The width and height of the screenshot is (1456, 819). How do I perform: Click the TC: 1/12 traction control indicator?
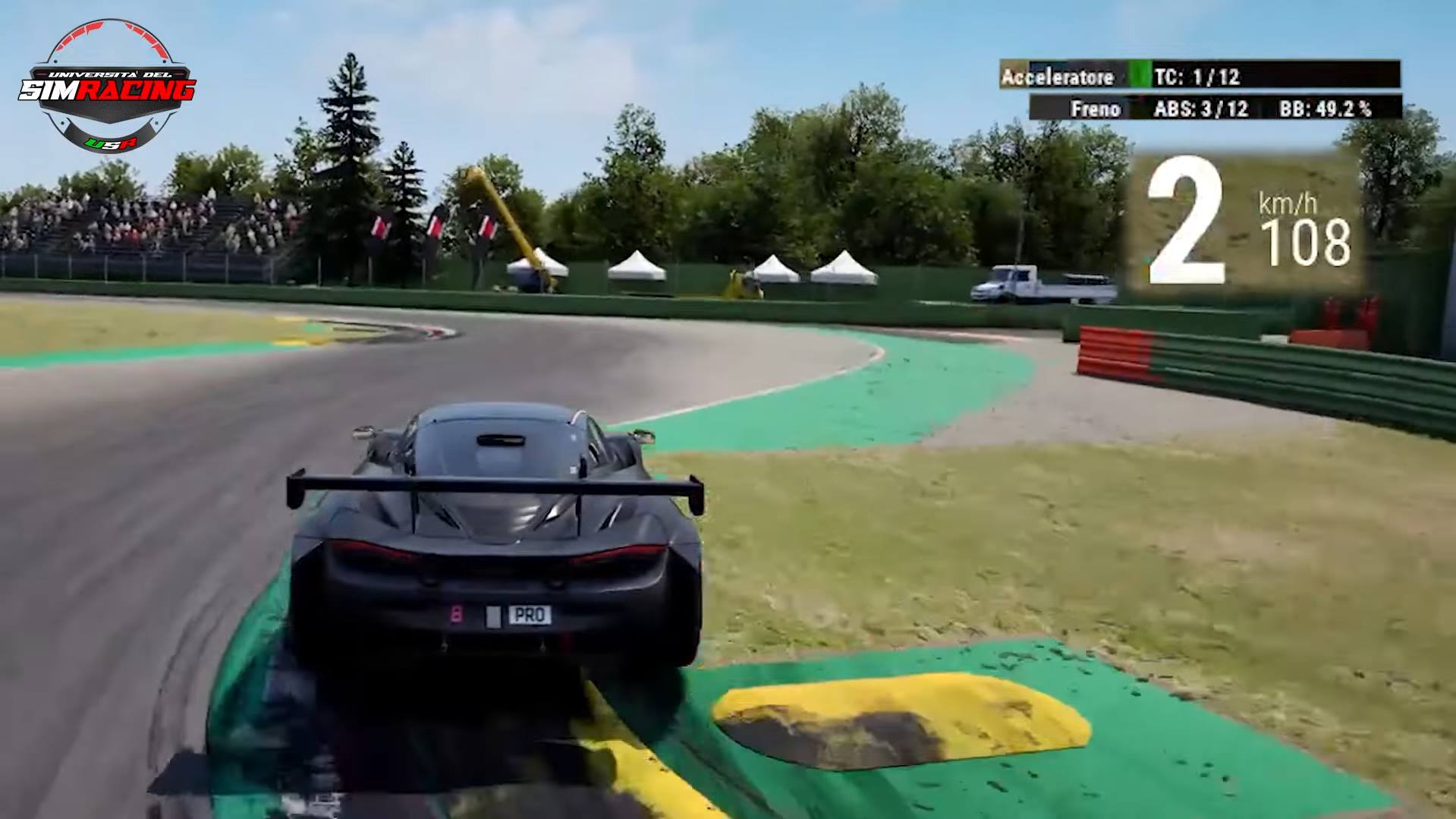(1197, 77)
